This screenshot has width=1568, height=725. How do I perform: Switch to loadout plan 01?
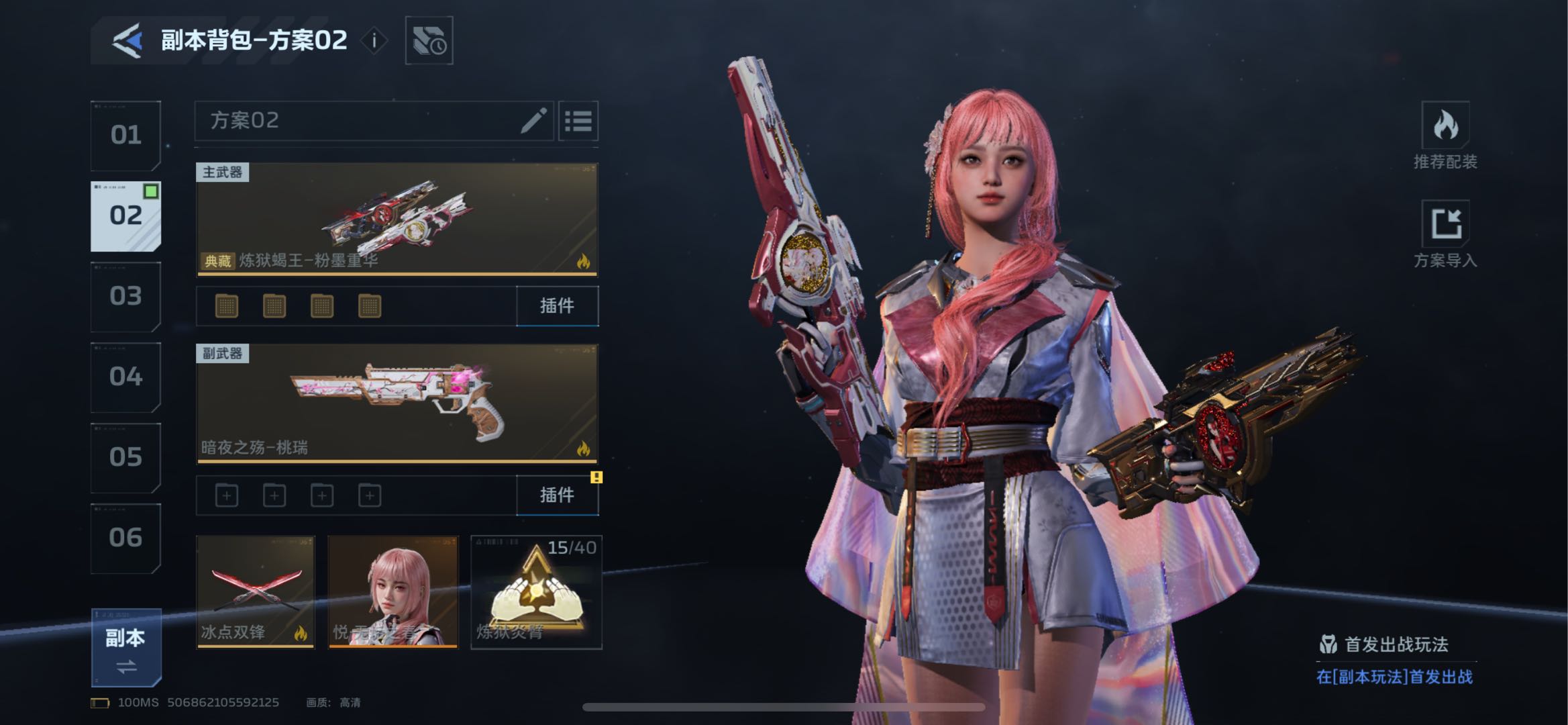click(x=126, y=136)
